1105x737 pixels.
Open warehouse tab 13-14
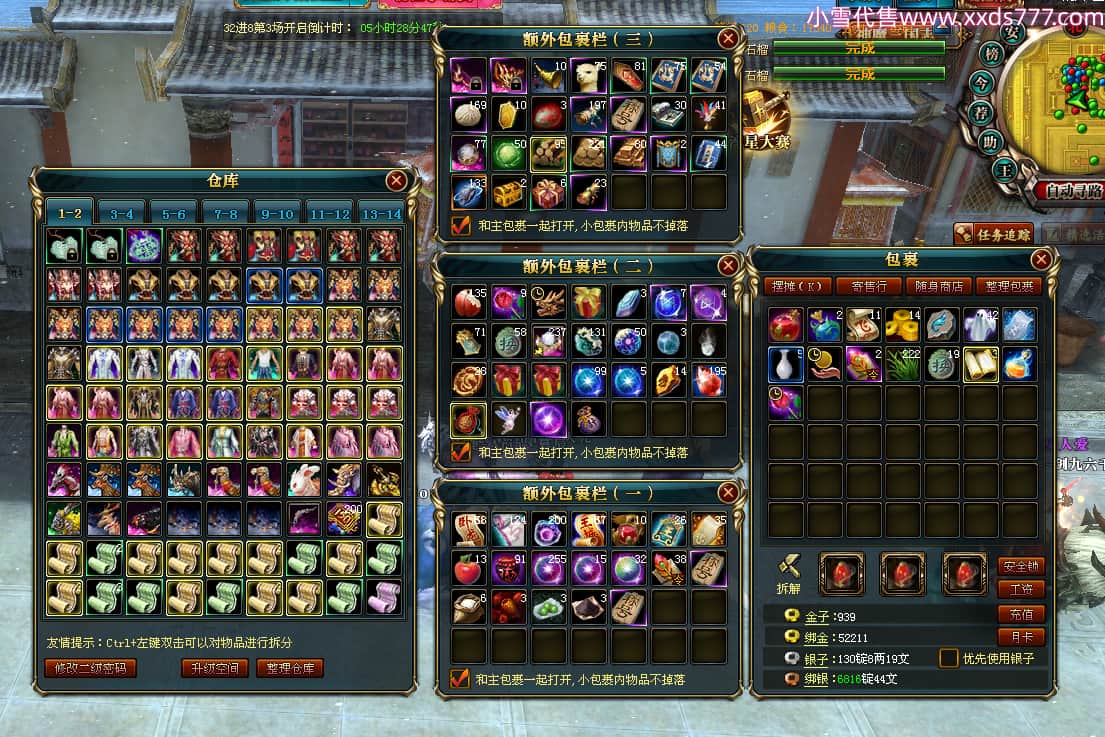coord(381,214)
